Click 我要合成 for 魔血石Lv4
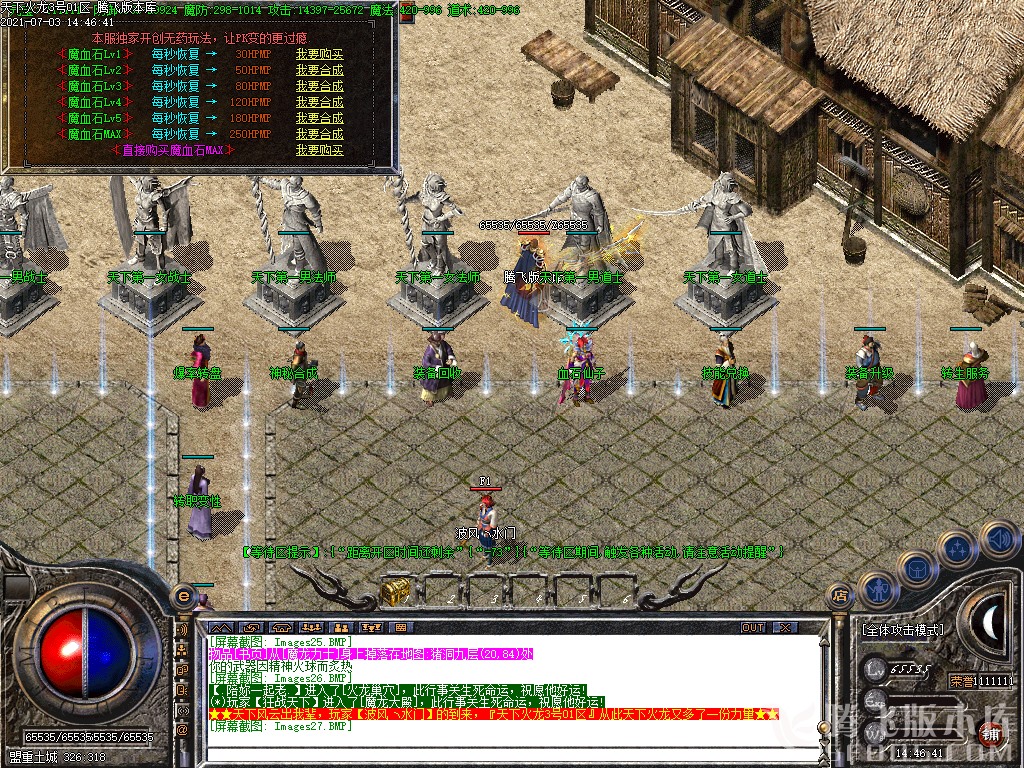The width and height of the screenshot is (1024, 768). (x=319, y=102)
